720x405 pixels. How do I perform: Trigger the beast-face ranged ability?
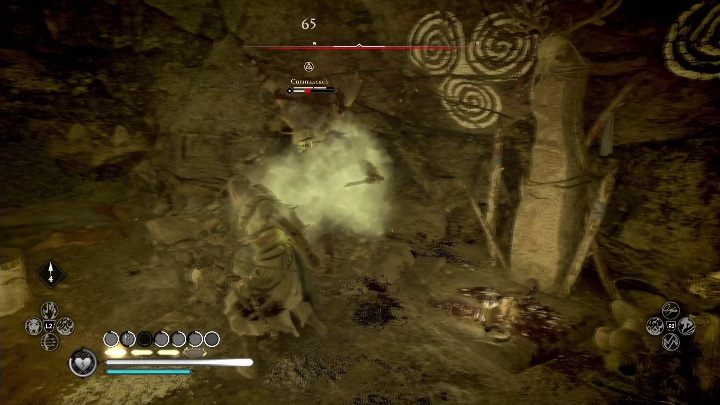34,325
